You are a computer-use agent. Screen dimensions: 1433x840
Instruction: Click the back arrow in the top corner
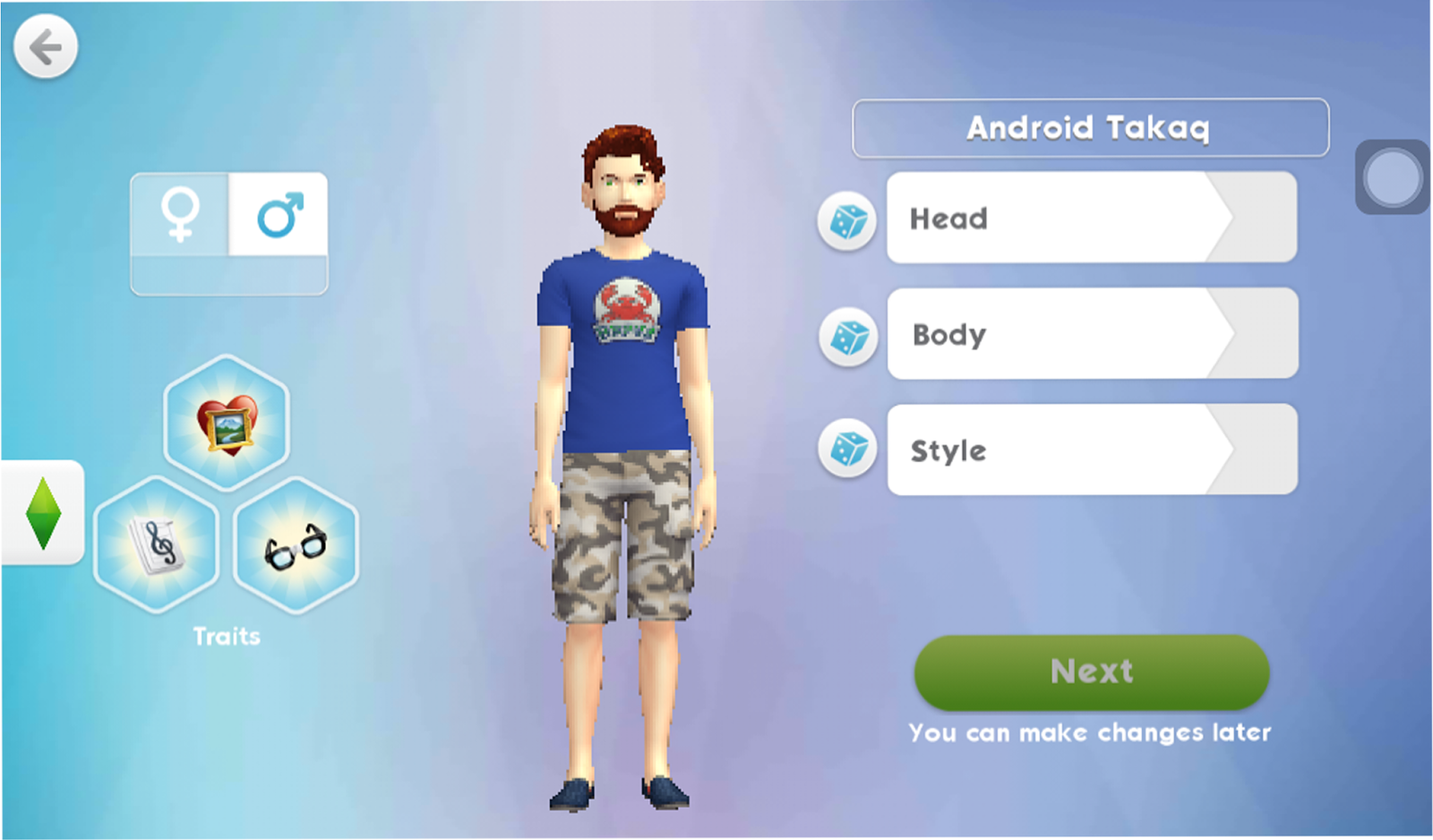pos(44,46)
